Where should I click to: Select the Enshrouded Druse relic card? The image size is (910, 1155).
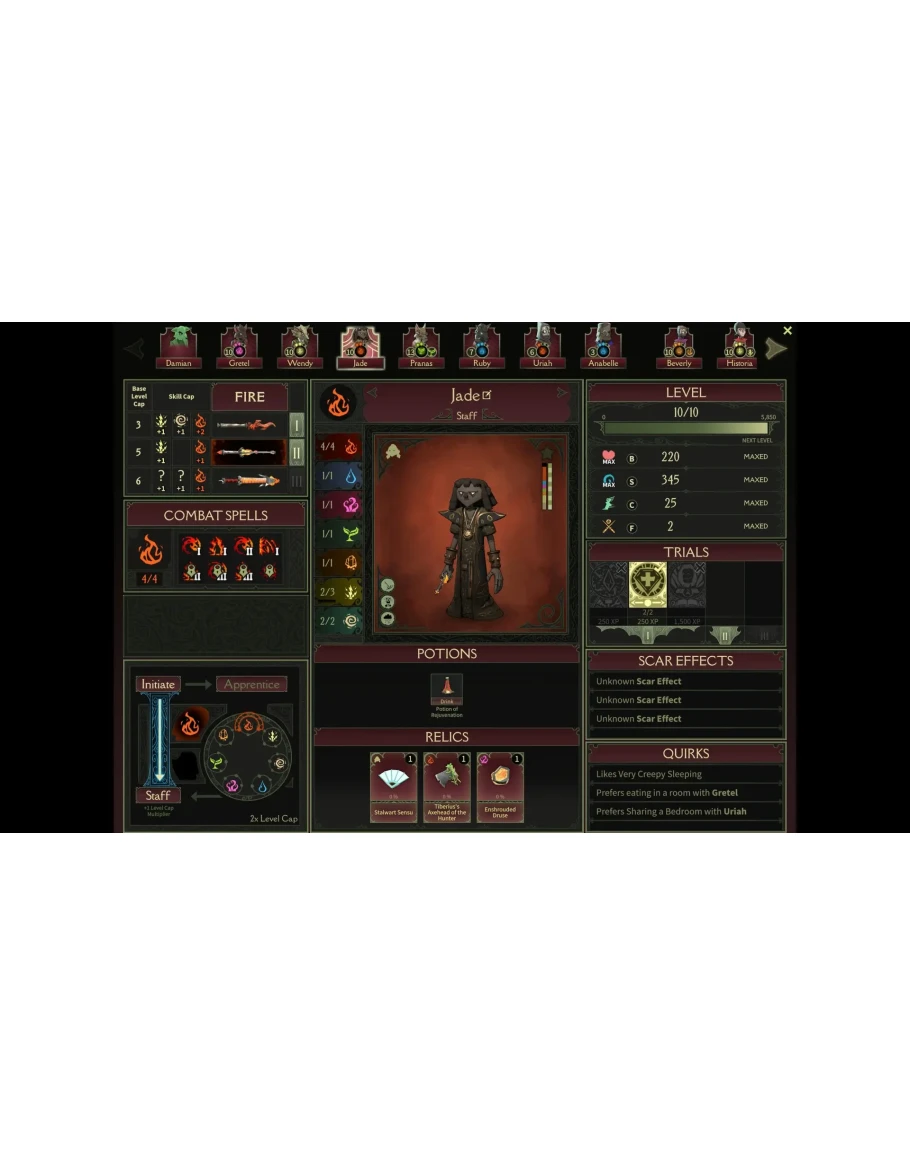pyautogui.click(x=500, y=787)
